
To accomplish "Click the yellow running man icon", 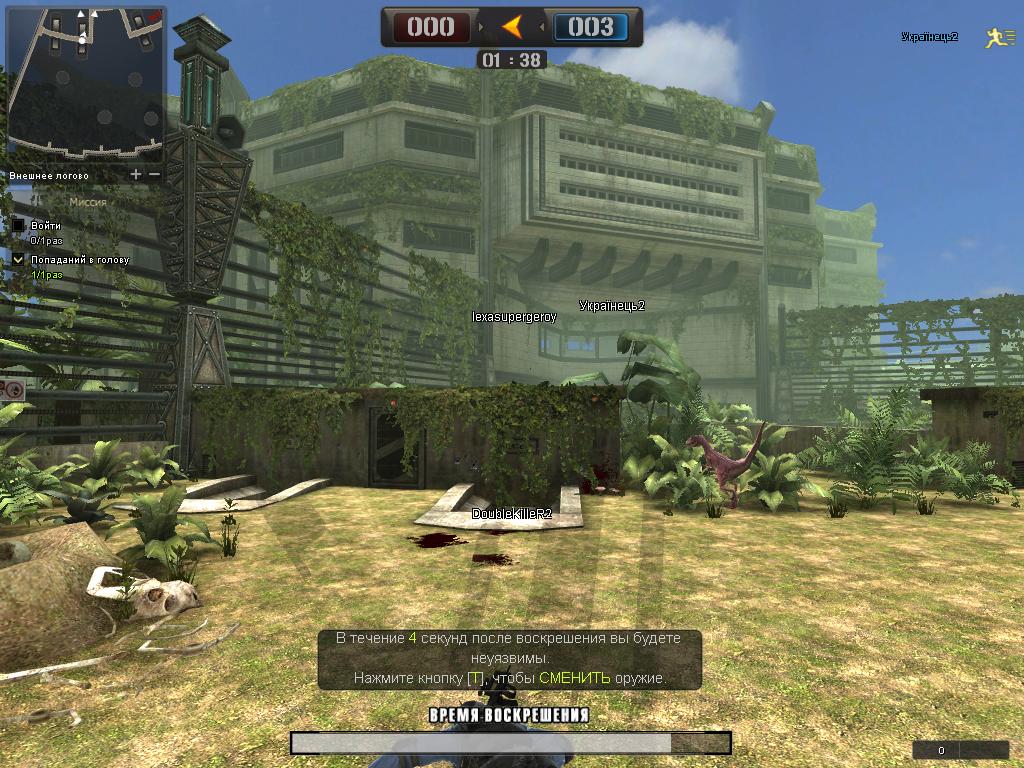I will coord(993,38).
